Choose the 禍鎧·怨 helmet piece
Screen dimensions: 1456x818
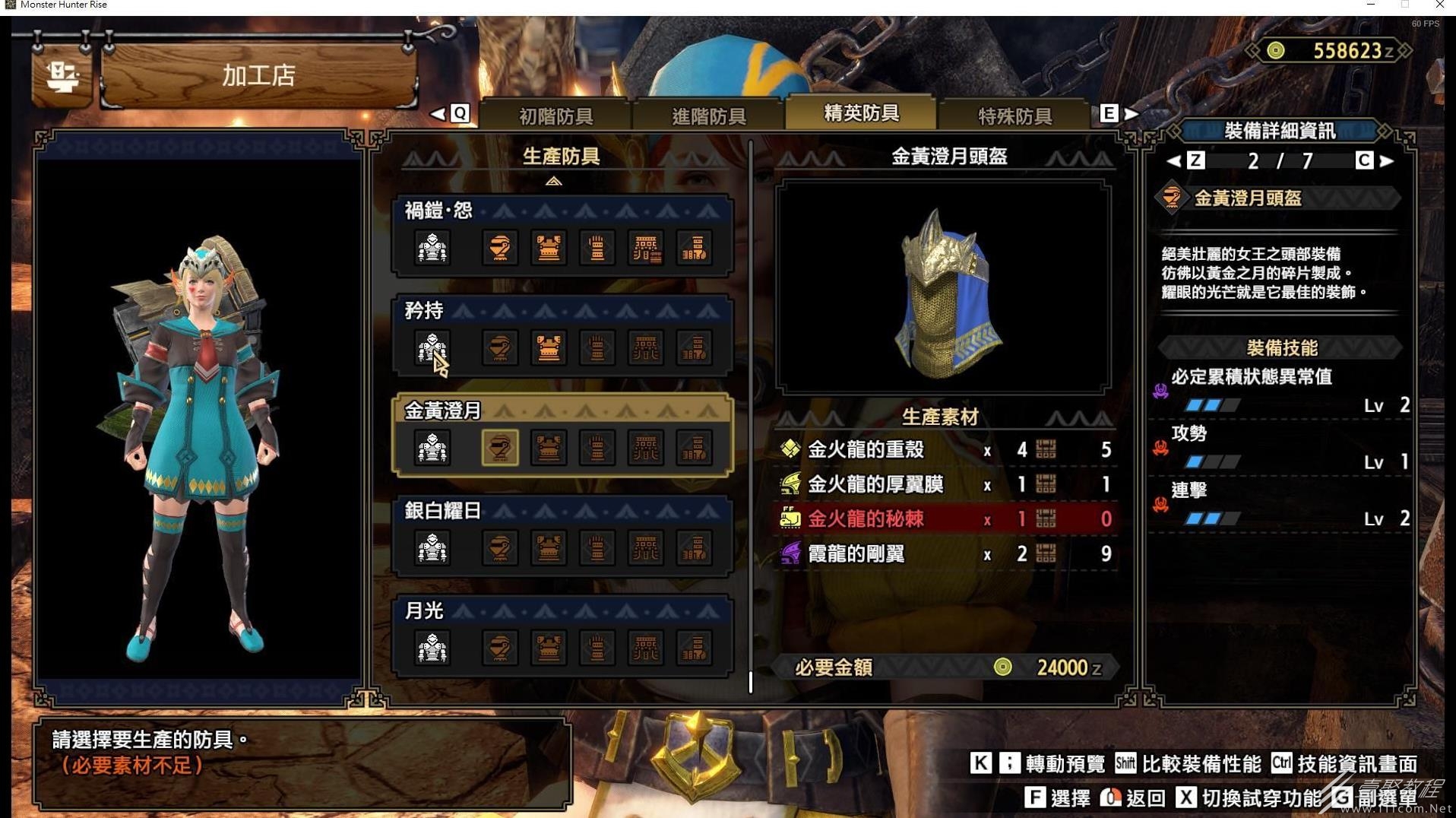coord(499,248)
